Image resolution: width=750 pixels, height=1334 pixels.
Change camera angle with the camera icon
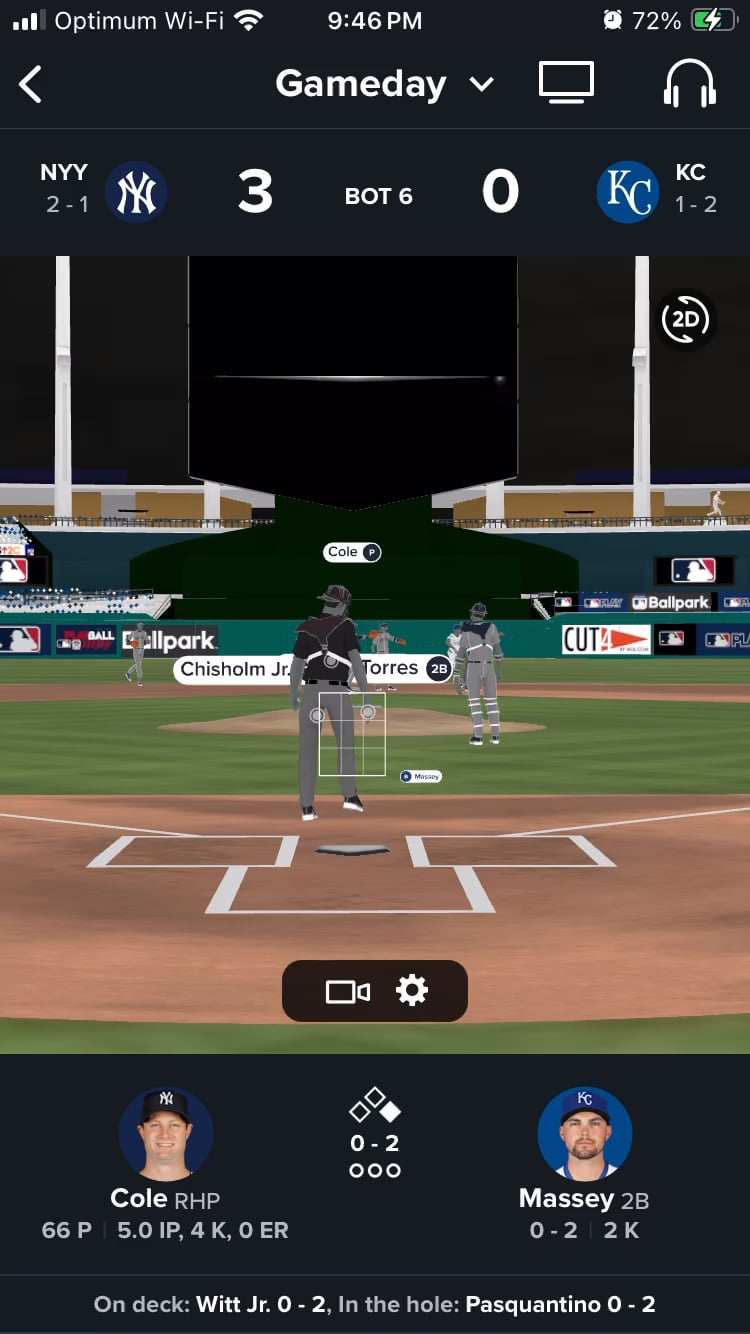click(x=347, y=991)
